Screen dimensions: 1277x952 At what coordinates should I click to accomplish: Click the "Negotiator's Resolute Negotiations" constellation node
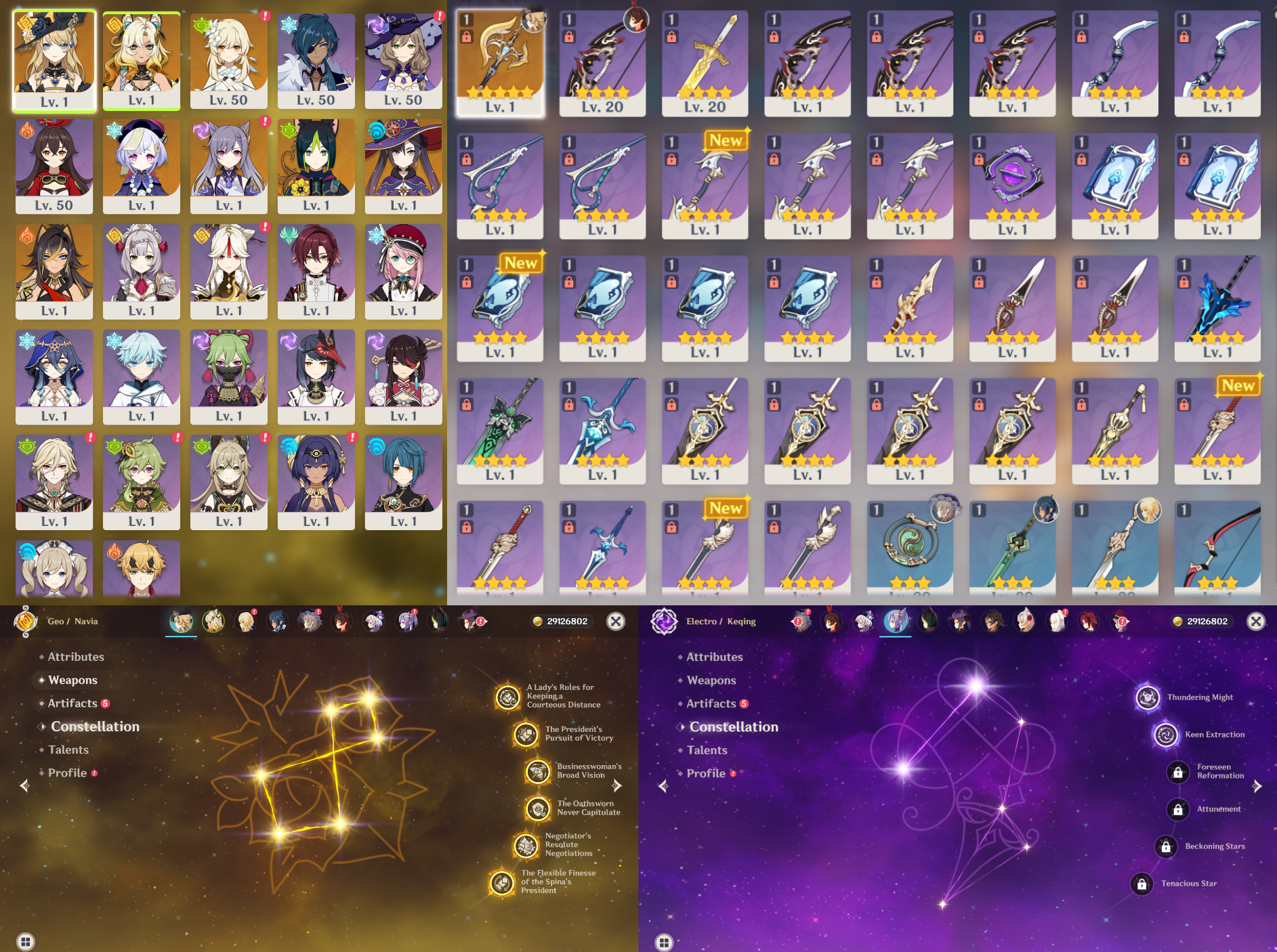tap(525, 844)
